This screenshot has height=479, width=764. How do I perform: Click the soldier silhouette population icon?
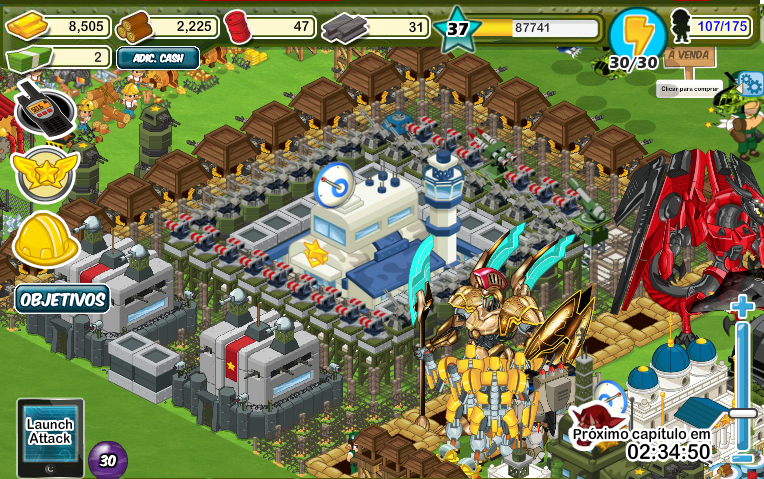(681, 24)
